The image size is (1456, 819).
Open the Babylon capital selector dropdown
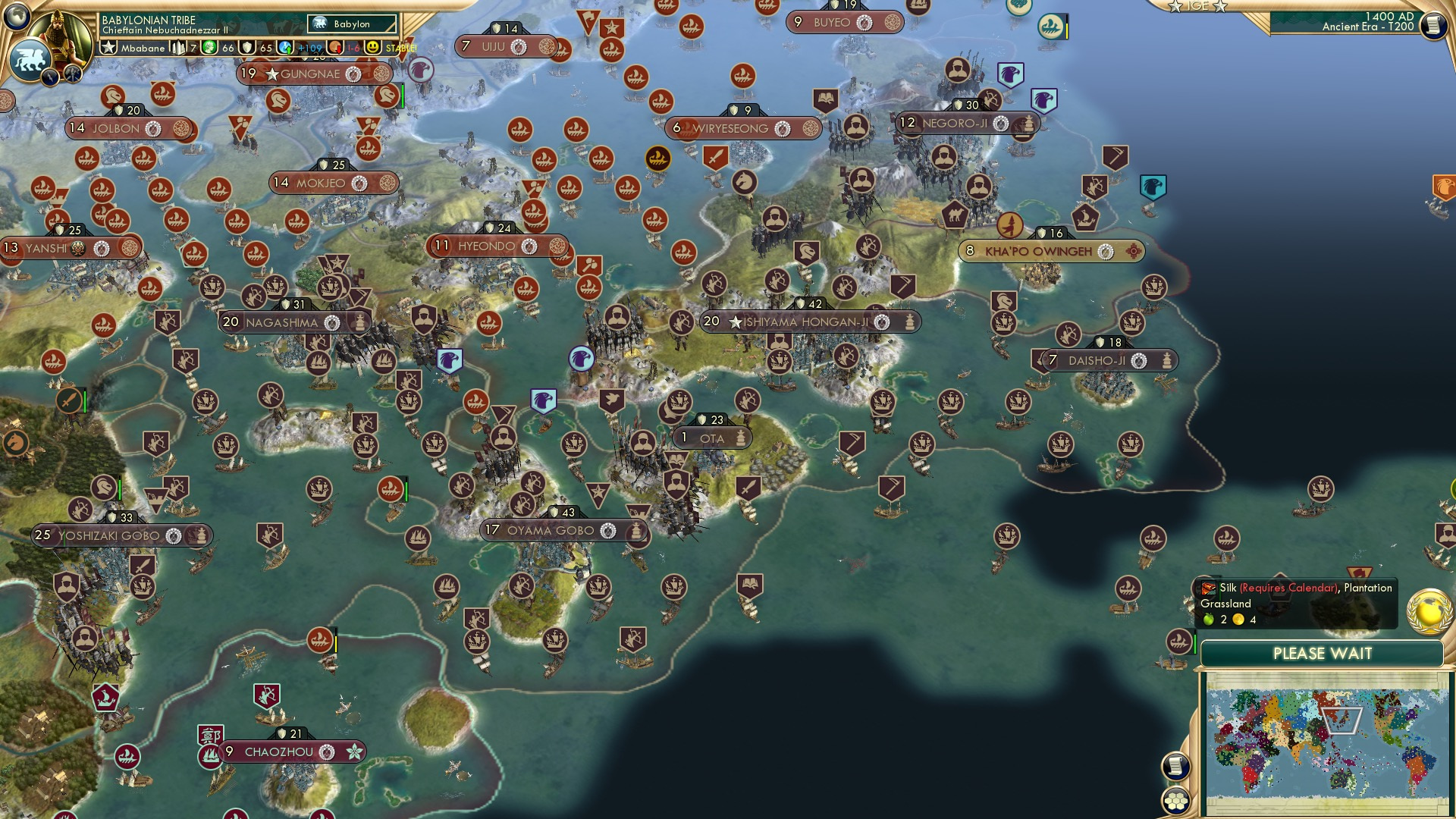tap(351, 24)
